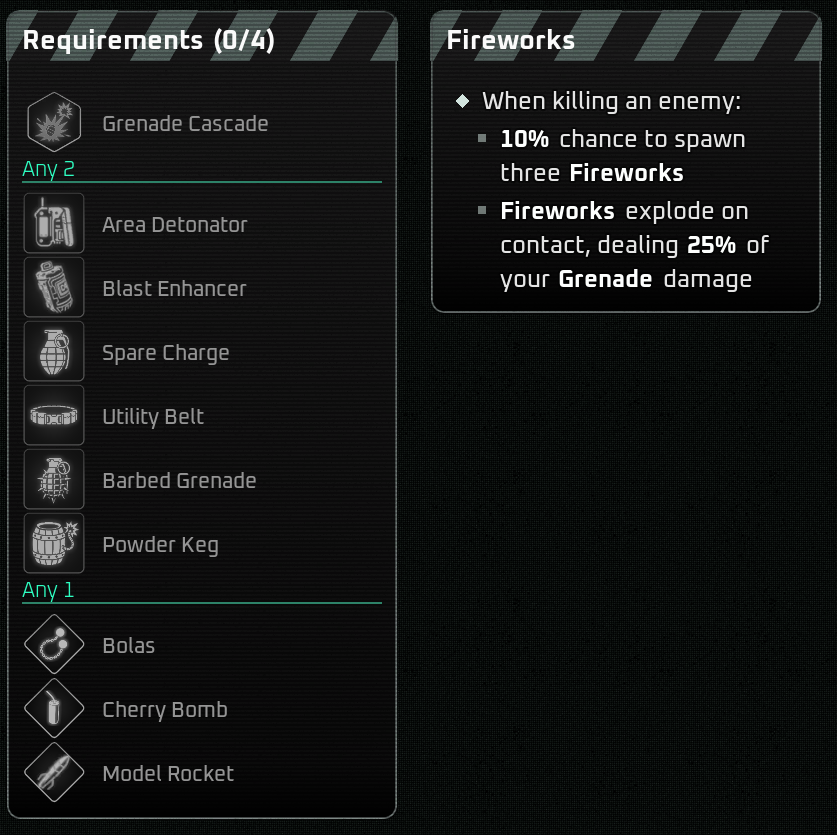Select the Spare Charge grenade icon

tap(54, 352)
